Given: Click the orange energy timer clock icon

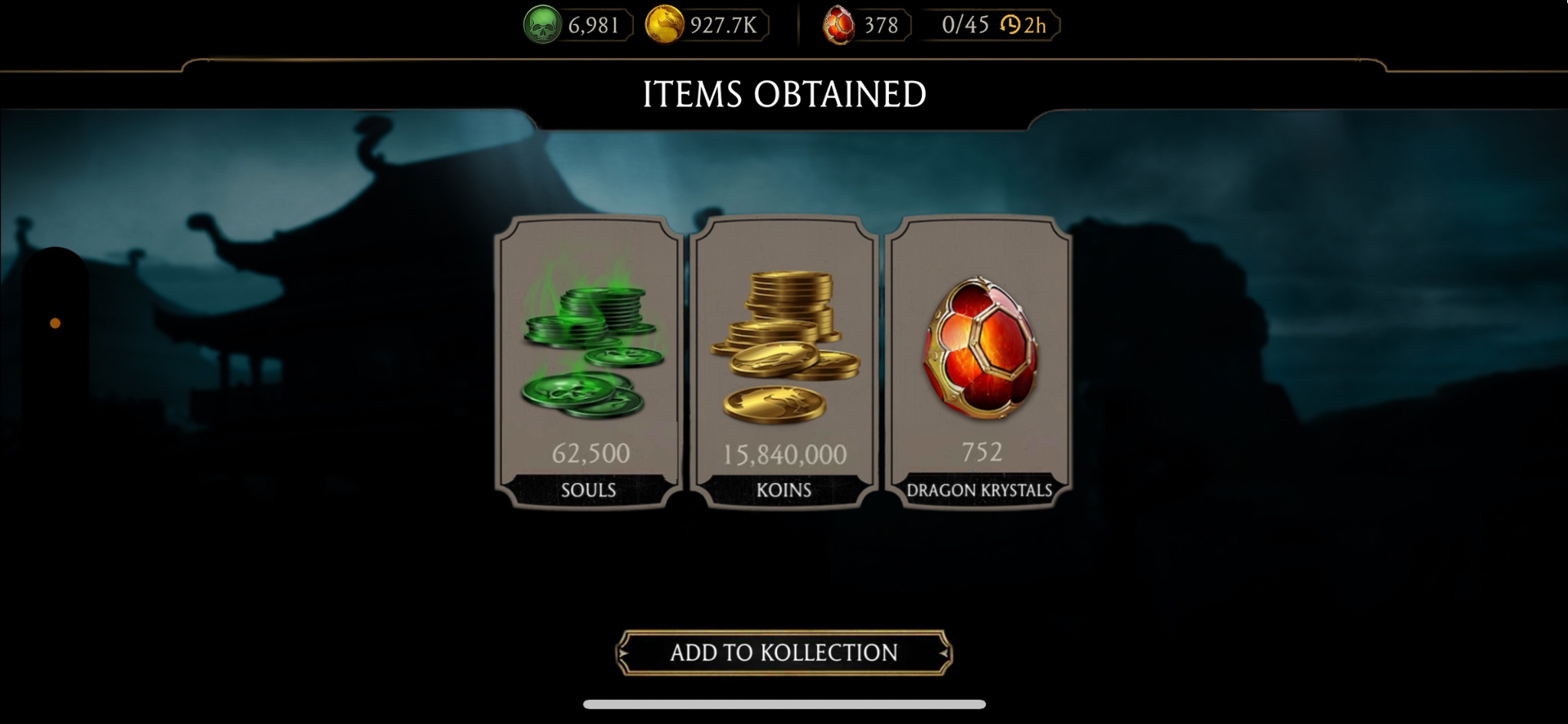Looking at the screenshot, I should [1010, 24].
